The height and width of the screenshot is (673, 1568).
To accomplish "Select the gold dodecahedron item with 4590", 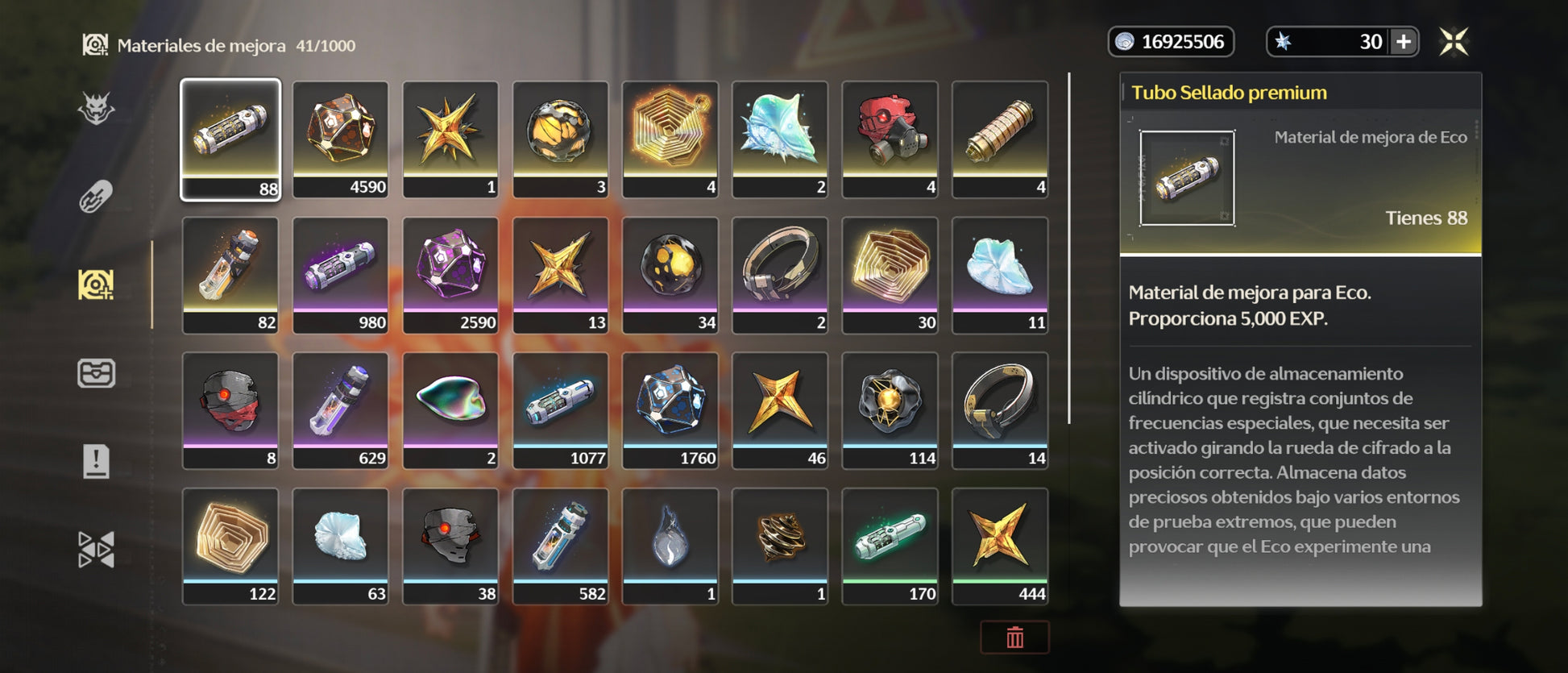I will pyautogui.click(x=341, y=139).
